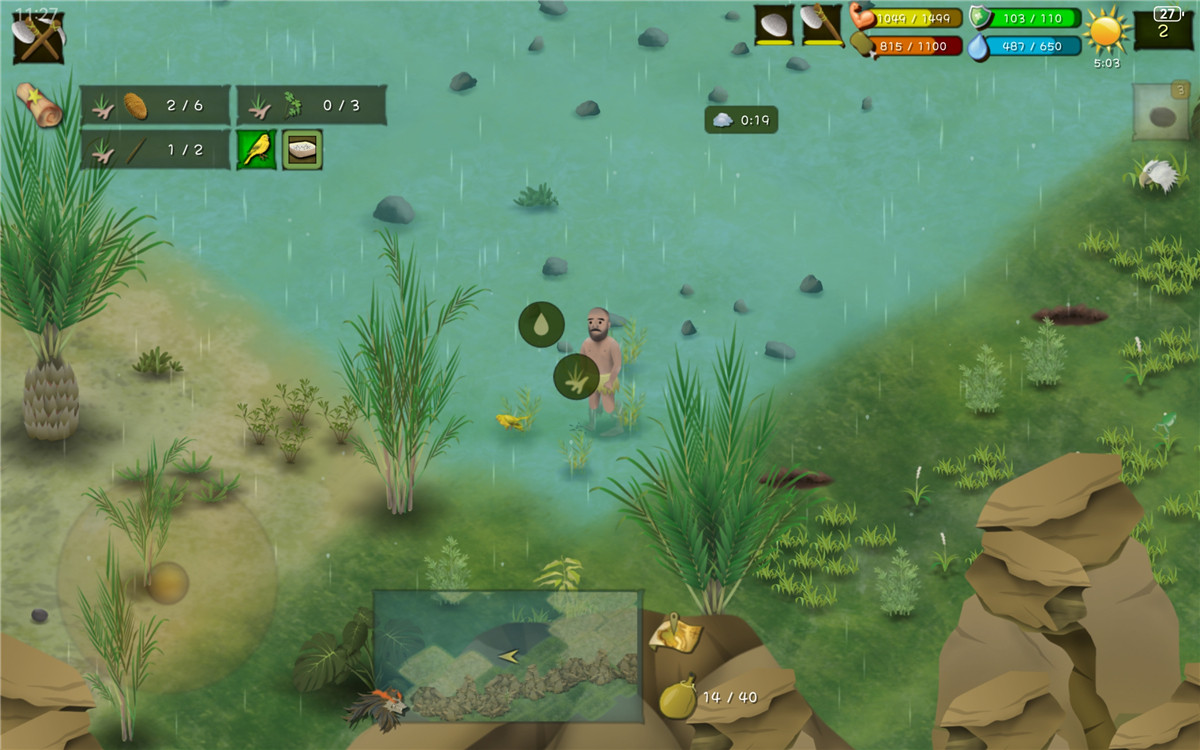Tap the virtual joystick knob

pyautogui.click(x=167, y=582)
